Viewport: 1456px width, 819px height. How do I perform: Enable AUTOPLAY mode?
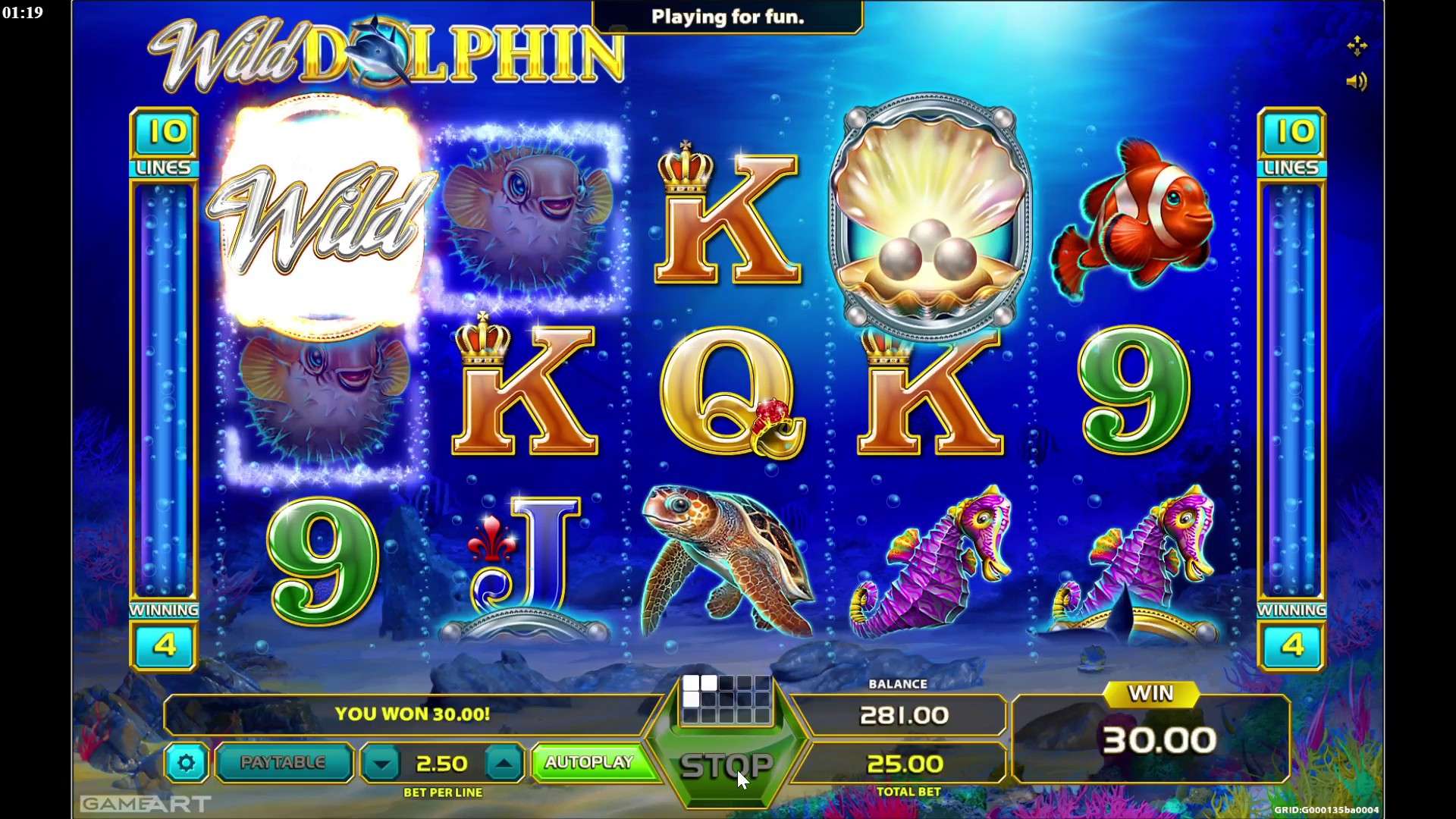(592, 763)
